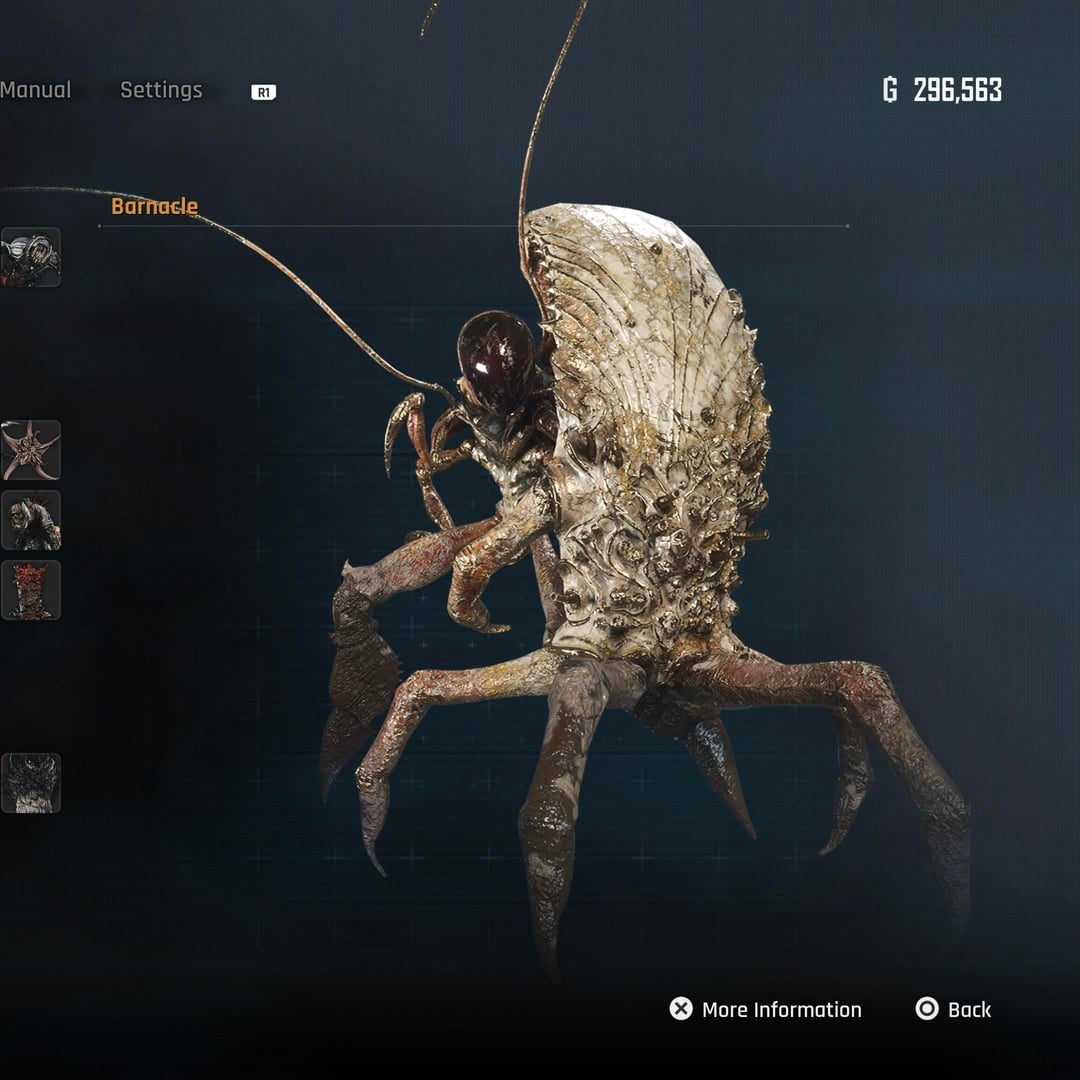Show More Information on the Barnacle
Image resolution: width=1080 pixels, height=1080 pixels.
click(766, 1009)
